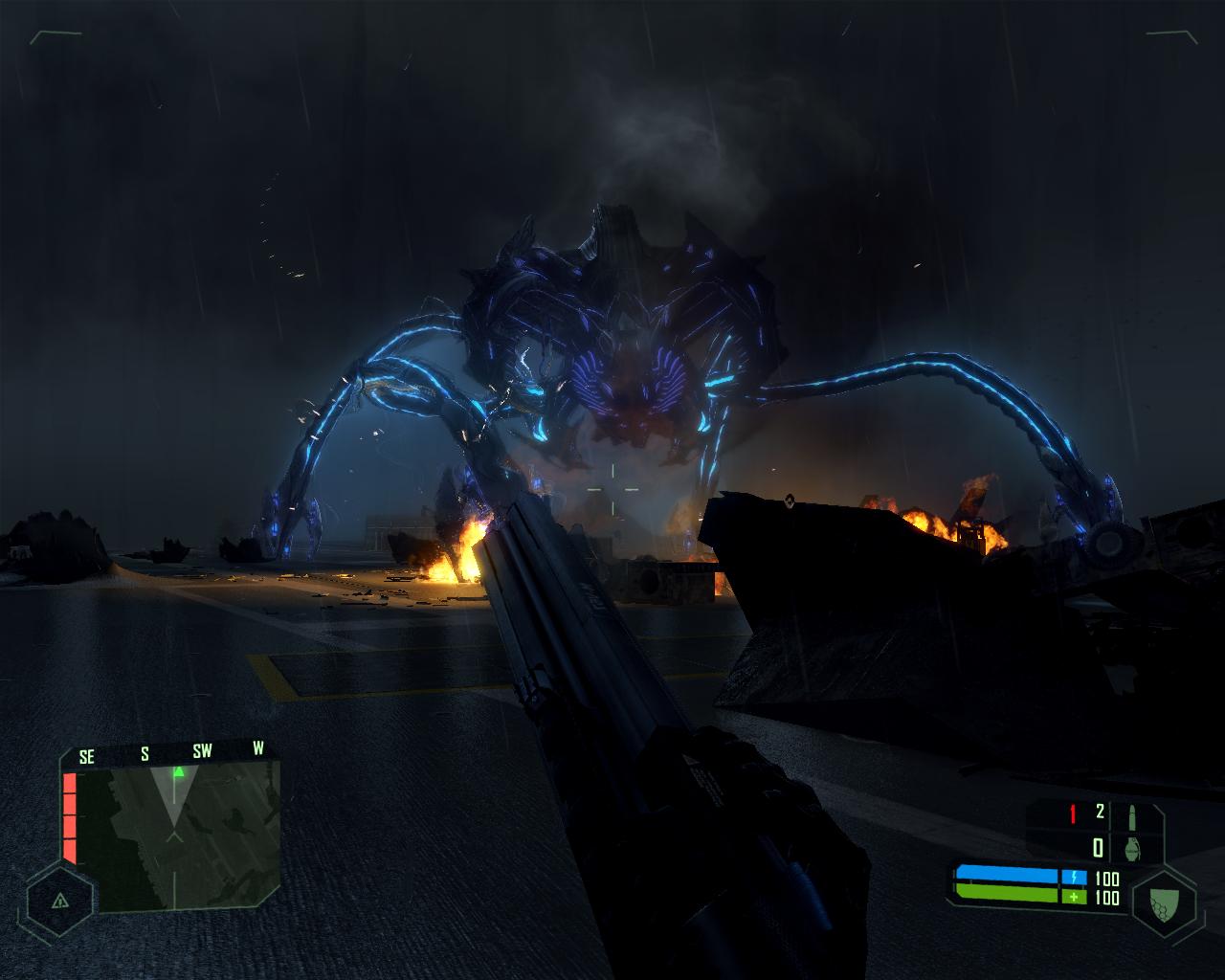Select the hexagonal warning triangle icon
The height and width of the screenshot is (980, 1225).
click(59, 901)
